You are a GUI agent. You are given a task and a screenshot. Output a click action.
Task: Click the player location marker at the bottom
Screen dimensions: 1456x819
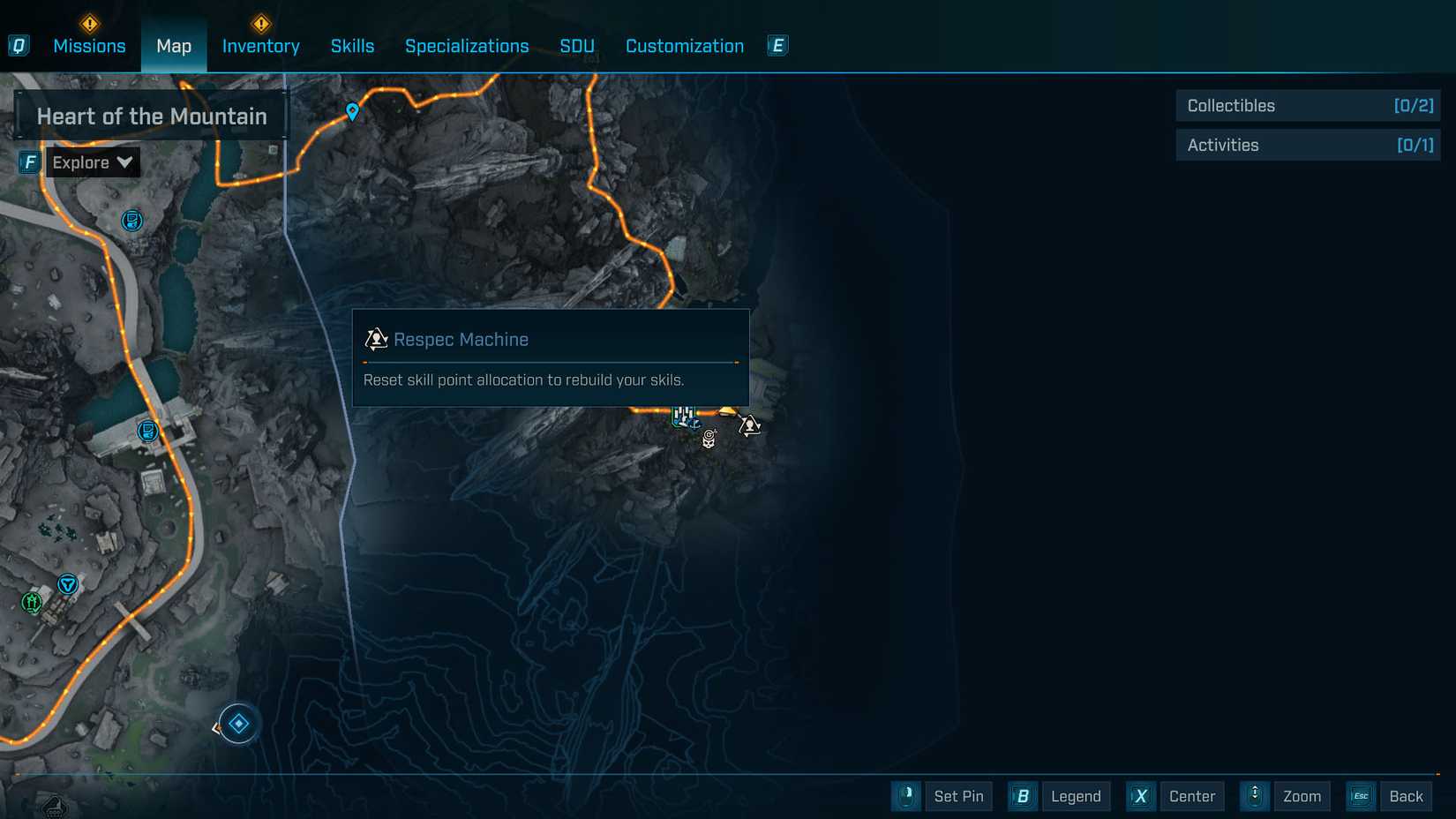(236, 722)
